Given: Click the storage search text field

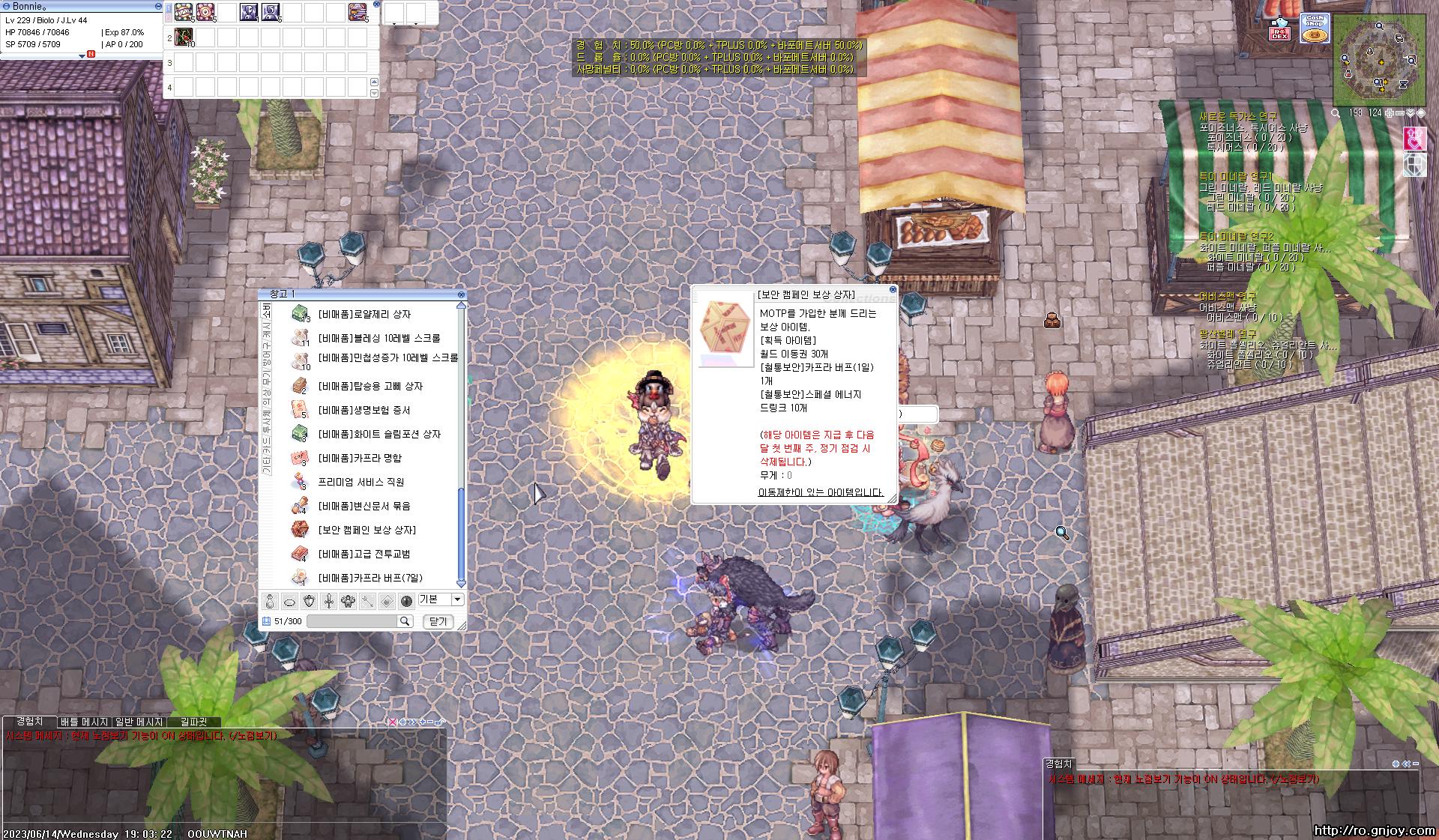Looking at the screenshot, I should 352,621.
